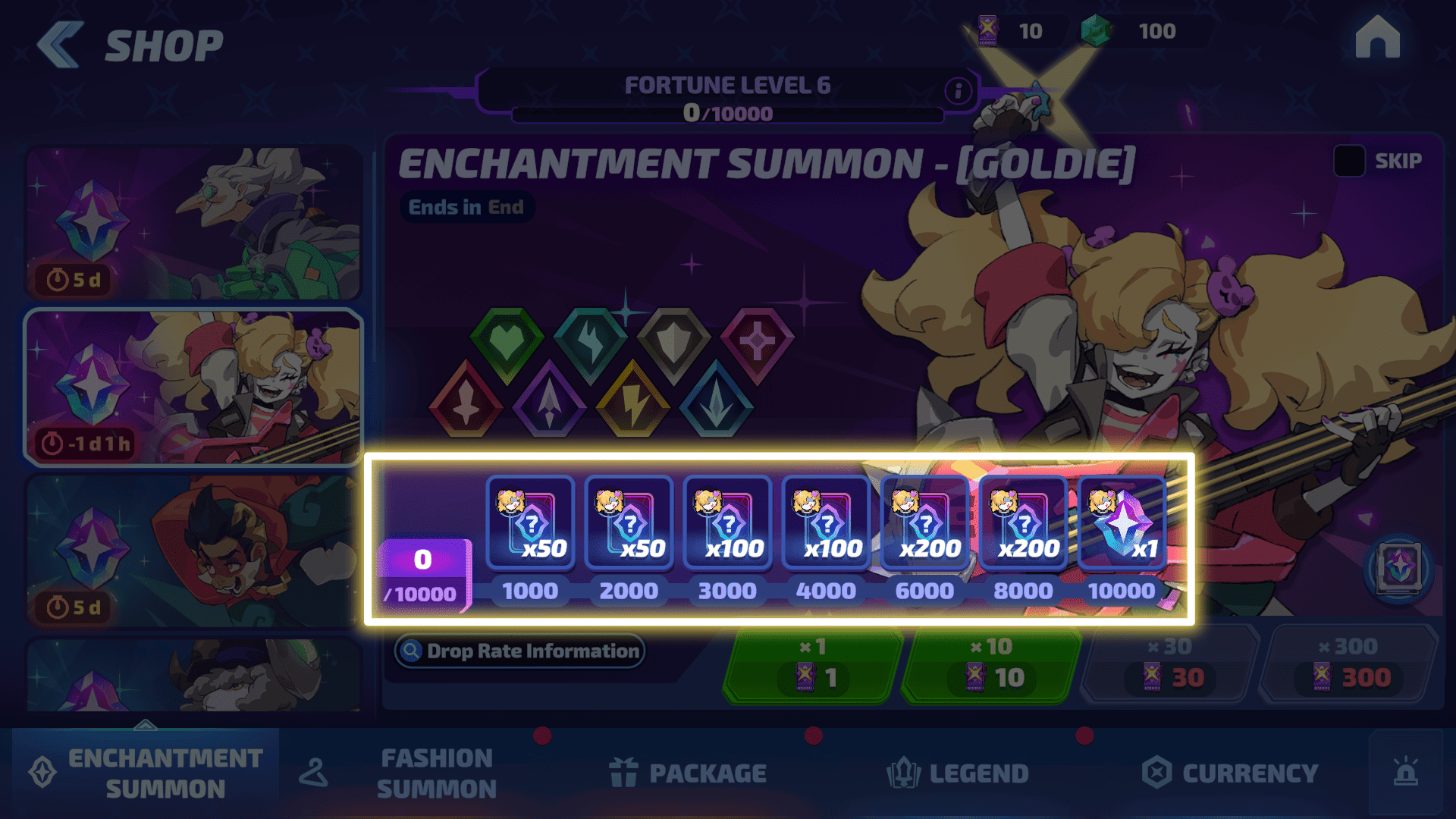The width and height of the screenshot is (1456, 819).
Task: Choose the green witch summon banner
Action: coord(194,223)
